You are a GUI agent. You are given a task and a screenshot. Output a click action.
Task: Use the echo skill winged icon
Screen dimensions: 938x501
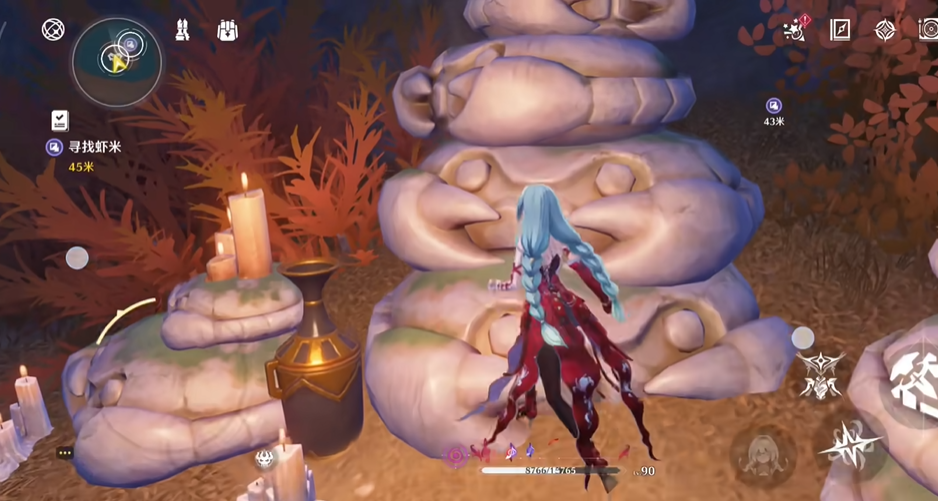(820, 376)
